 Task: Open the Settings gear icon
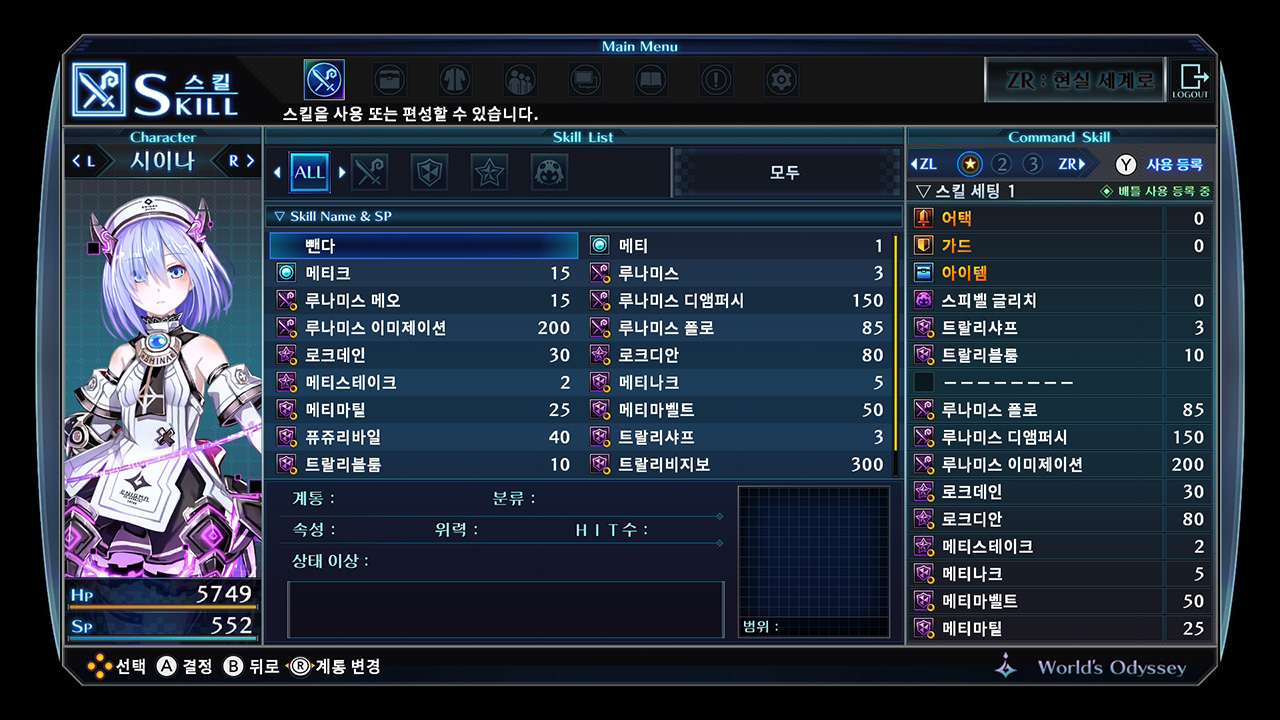781,80
